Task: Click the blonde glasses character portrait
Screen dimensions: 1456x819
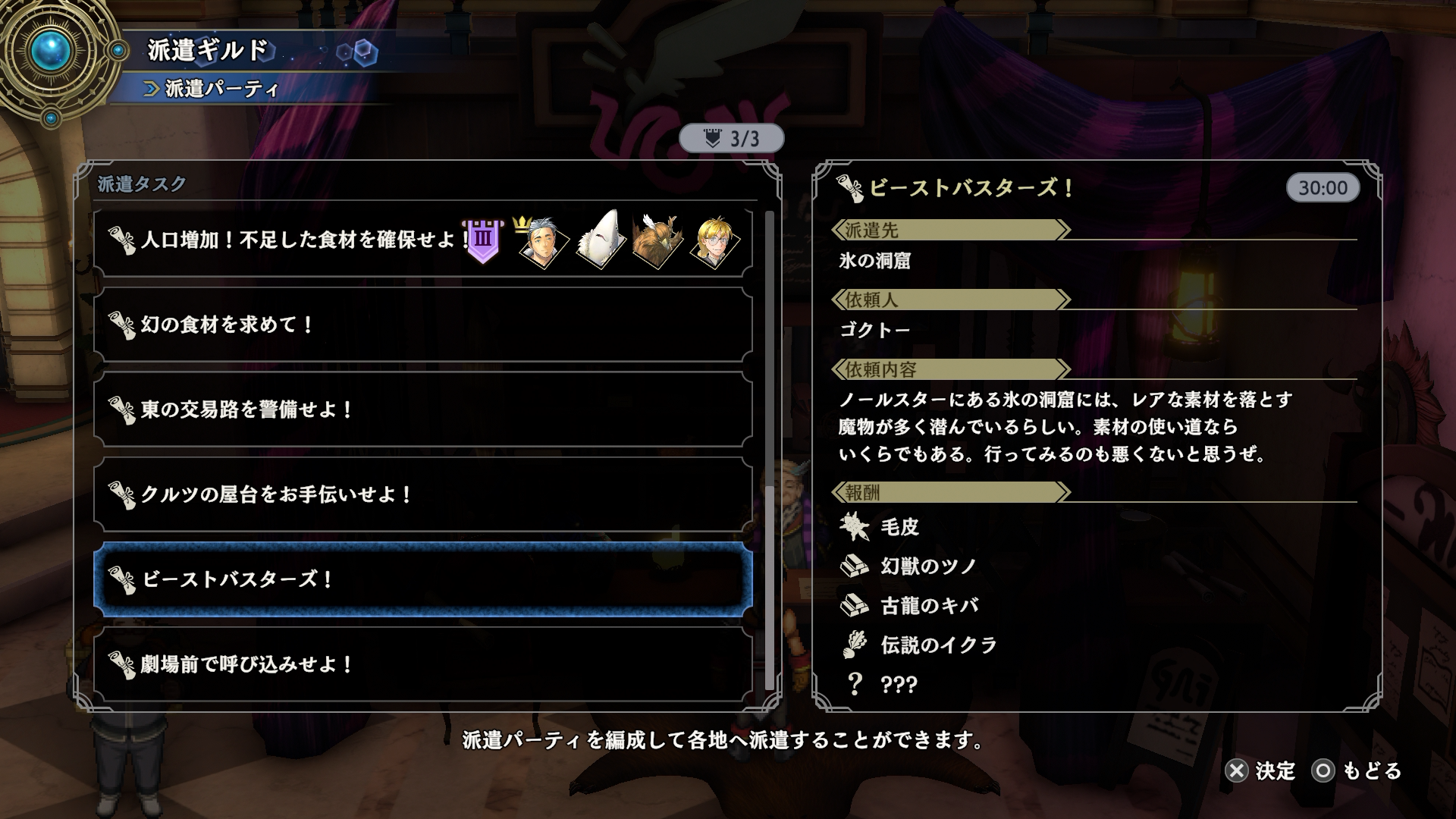Action: [x=715, y=243]
